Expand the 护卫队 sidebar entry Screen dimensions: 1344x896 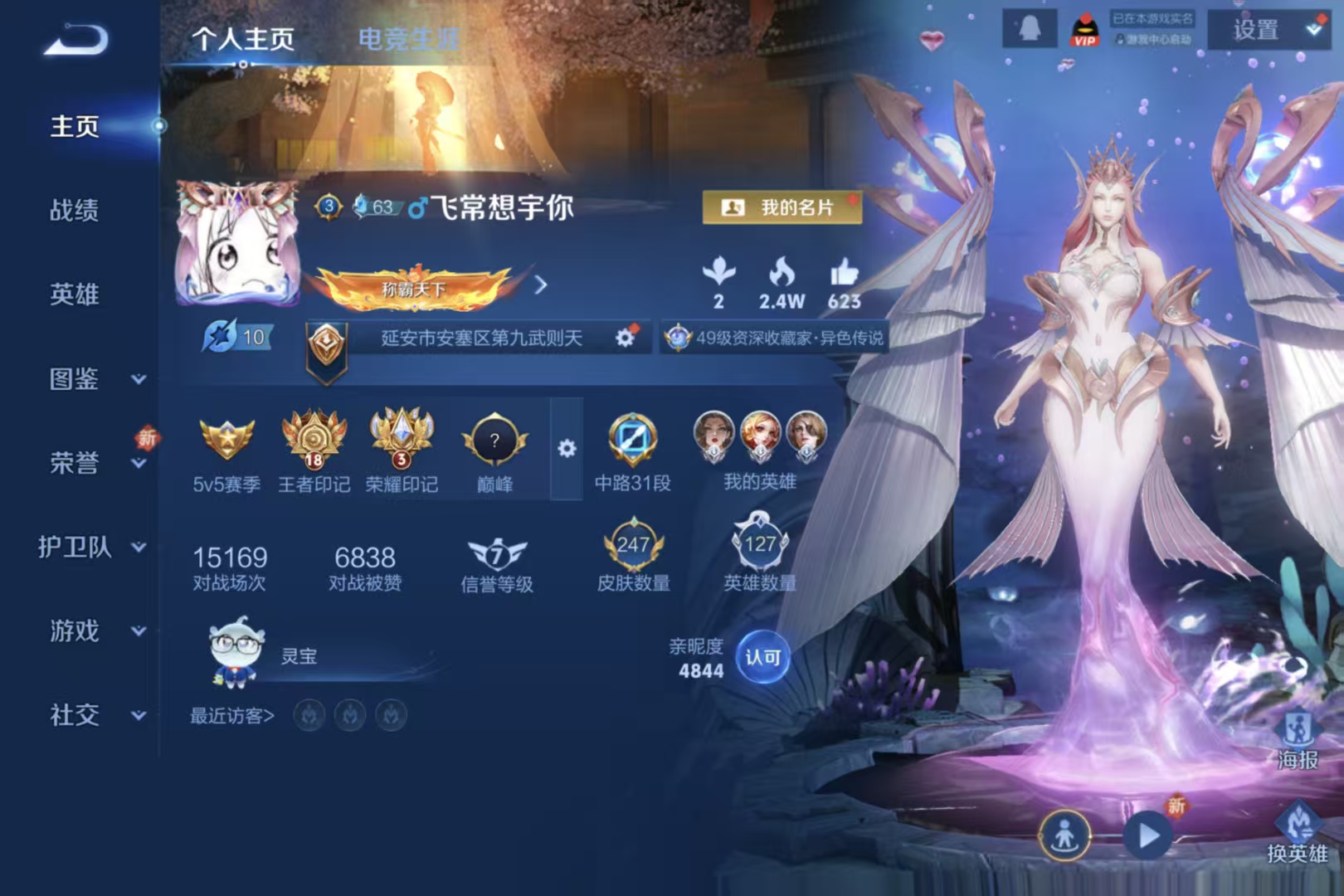point(91,548)
